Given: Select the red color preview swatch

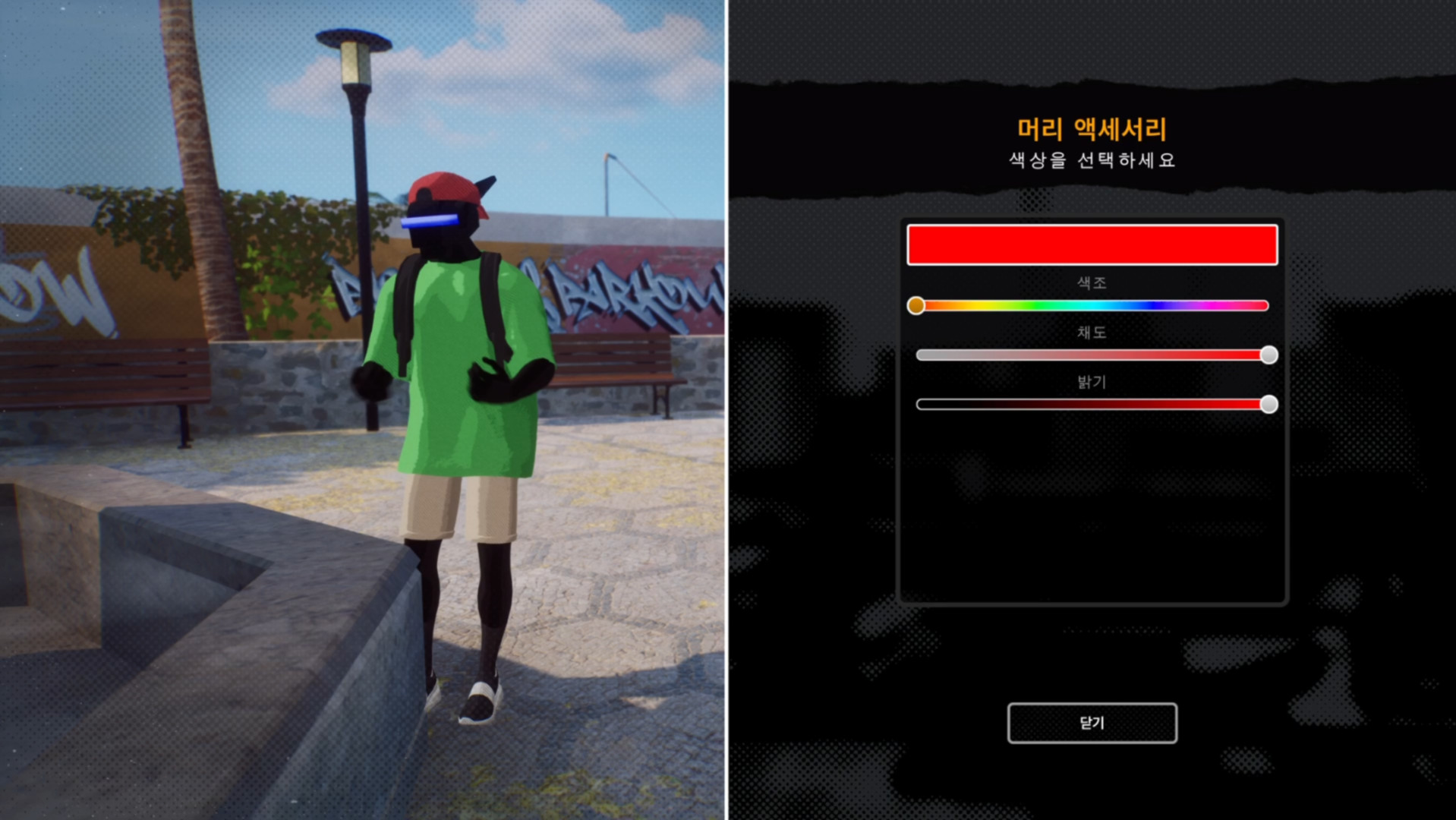Looking at the screenshot, I should [1092, 244].
